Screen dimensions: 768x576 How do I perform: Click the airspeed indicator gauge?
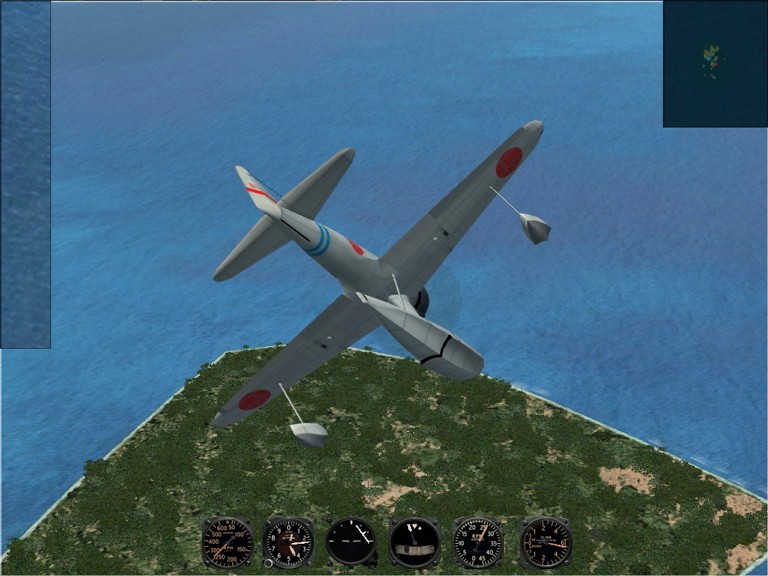point(227,542)
